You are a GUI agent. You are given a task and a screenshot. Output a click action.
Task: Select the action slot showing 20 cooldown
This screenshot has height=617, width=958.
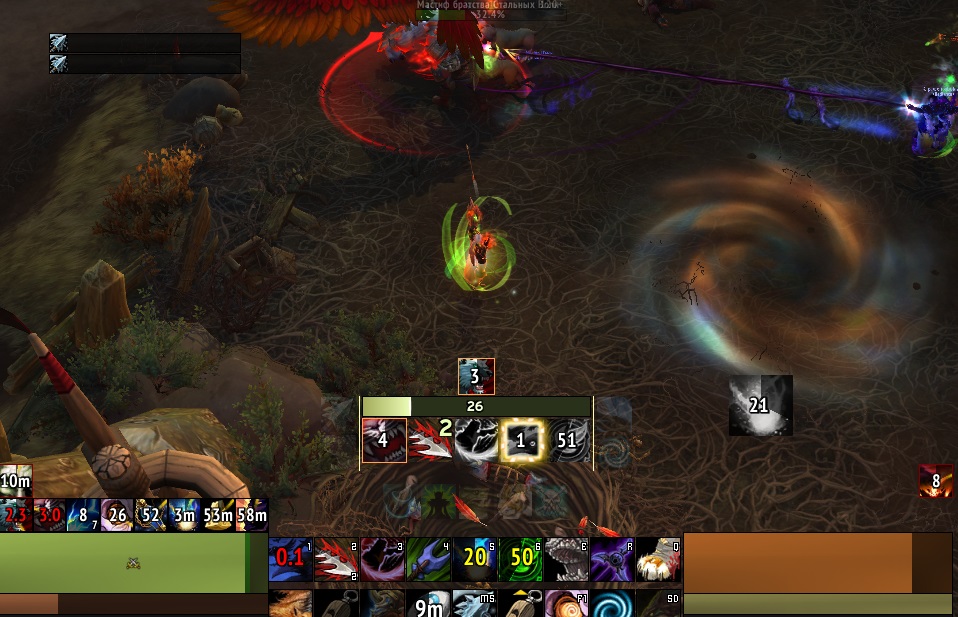click(474, 560)
